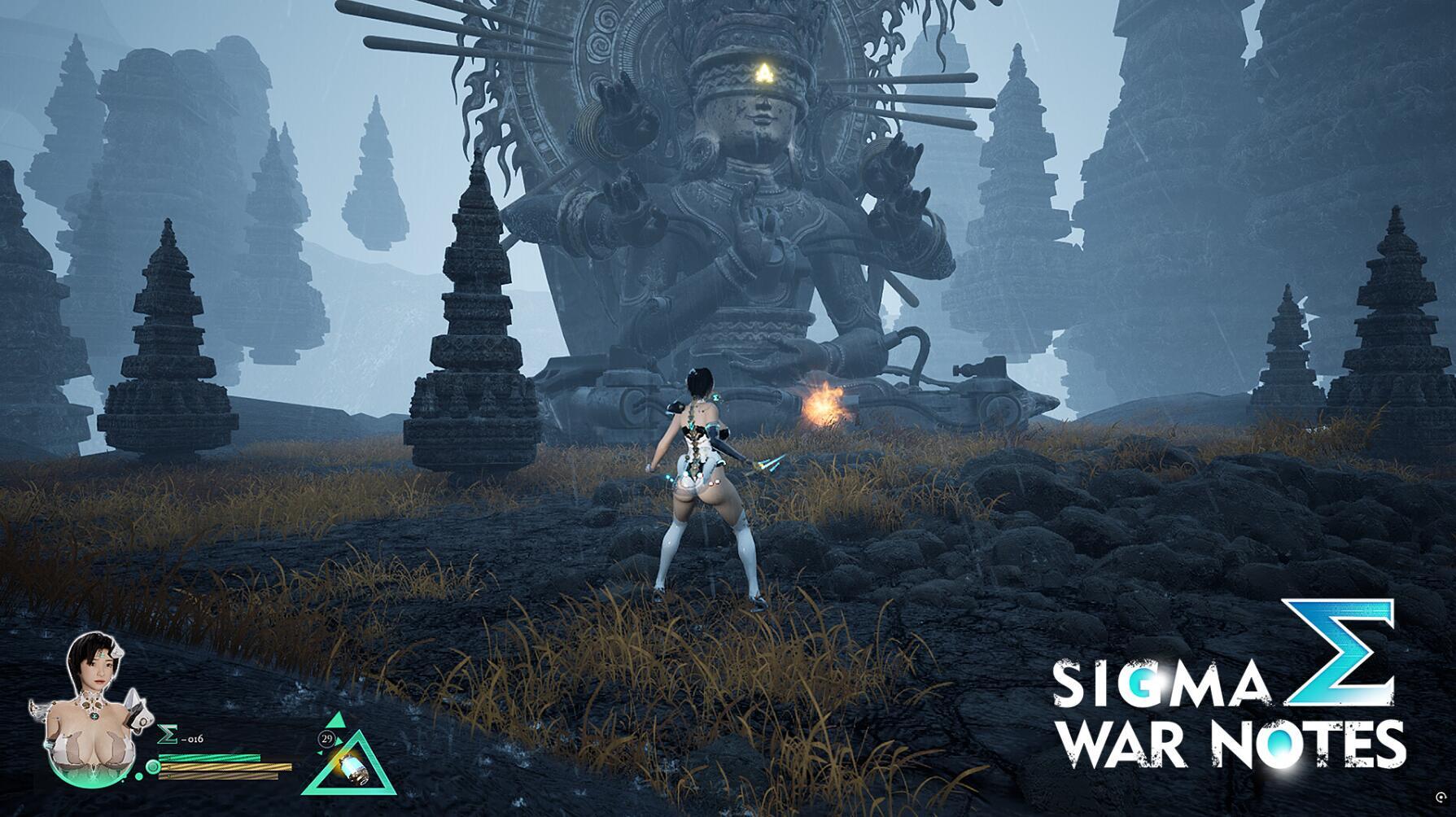Image resolution: width=1456 pixels, height=817 pixels.
Task: Click the '29' ammo counter badge
Action: [326, 738]
